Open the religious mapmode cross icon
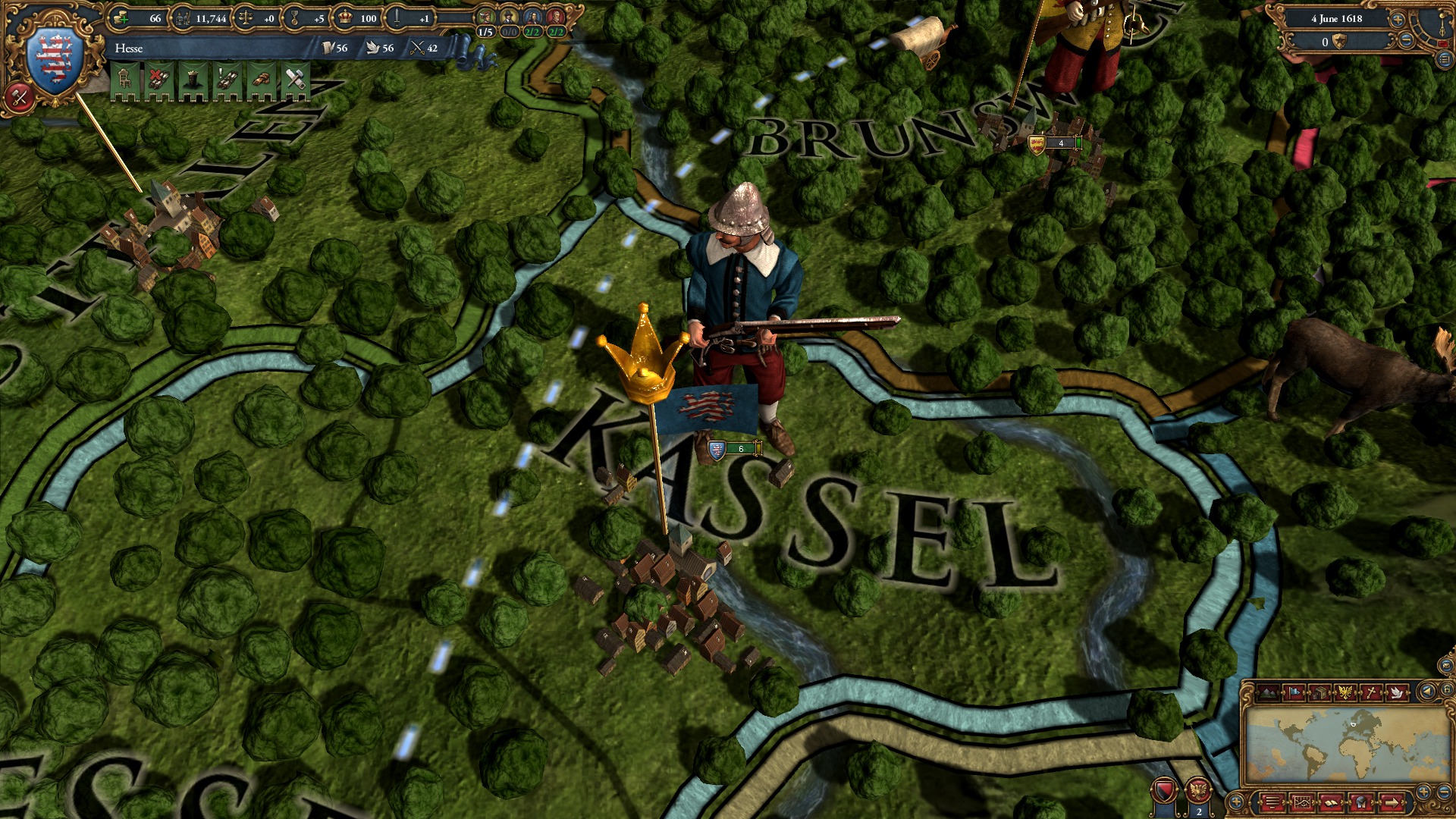The height and width of the screenshot is (819, 1456). [x=1373, y=693]
